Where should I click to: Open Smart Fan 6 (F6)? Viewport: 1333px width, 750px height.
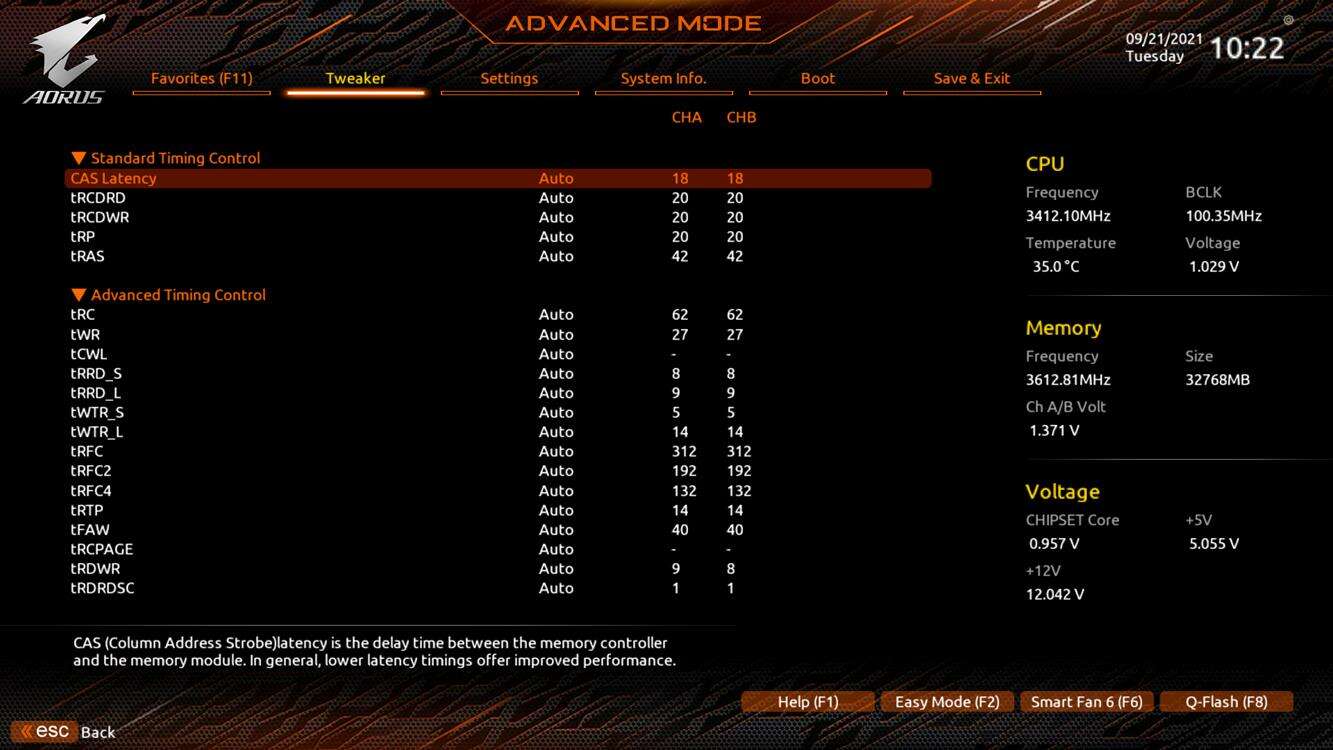pyautogui.click(x=1086, y=702)
